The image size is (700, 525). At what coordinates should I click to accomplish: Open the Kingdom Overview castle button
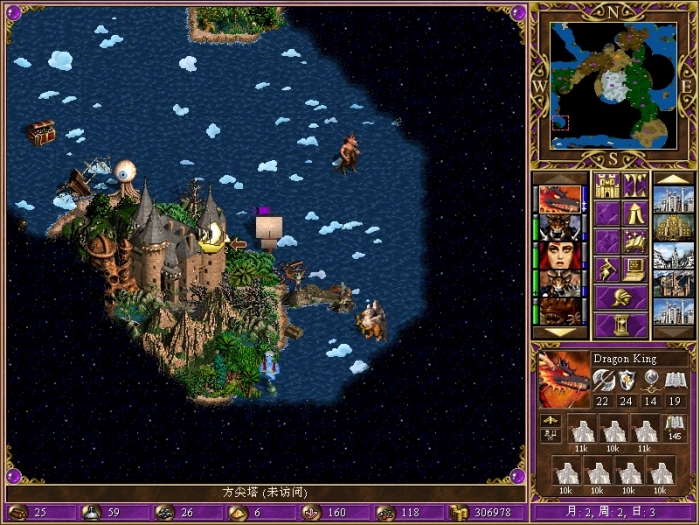click(606, 185)
